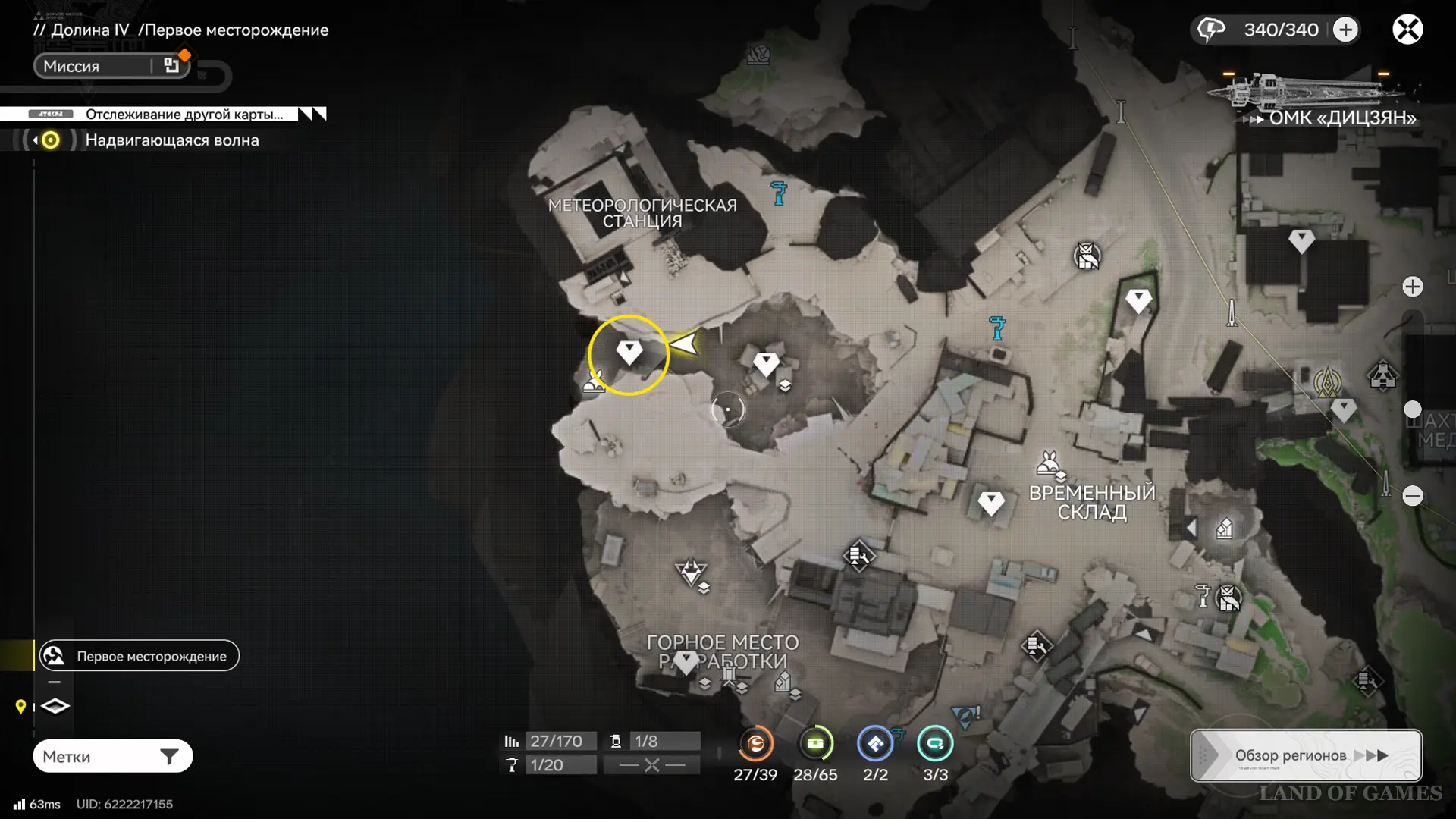Show the green 28/65 collectible counter
Viewport: 1456px width, 819px height.
(x=815, y=744)
